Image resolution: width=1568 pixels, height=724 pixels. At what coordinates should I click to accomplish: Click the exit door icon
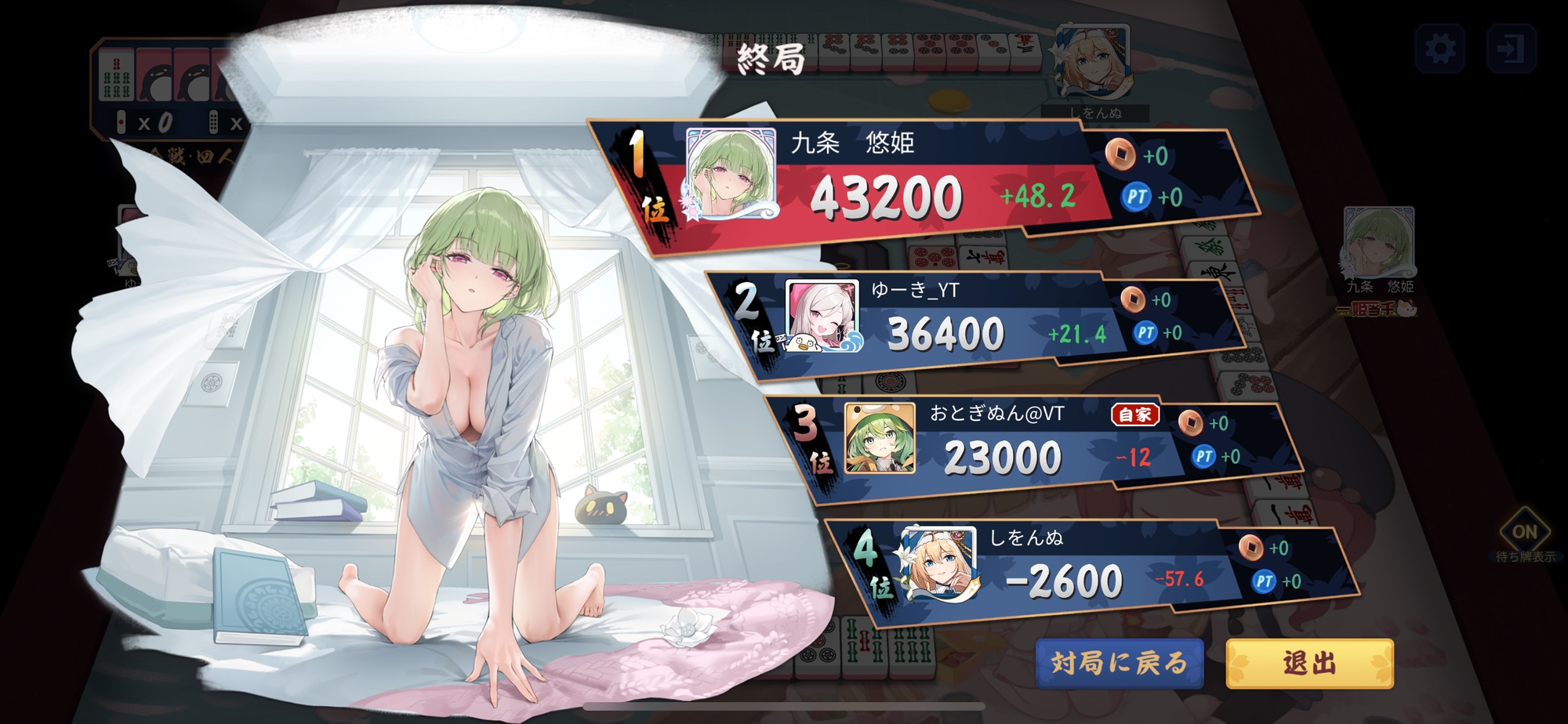1511,49
